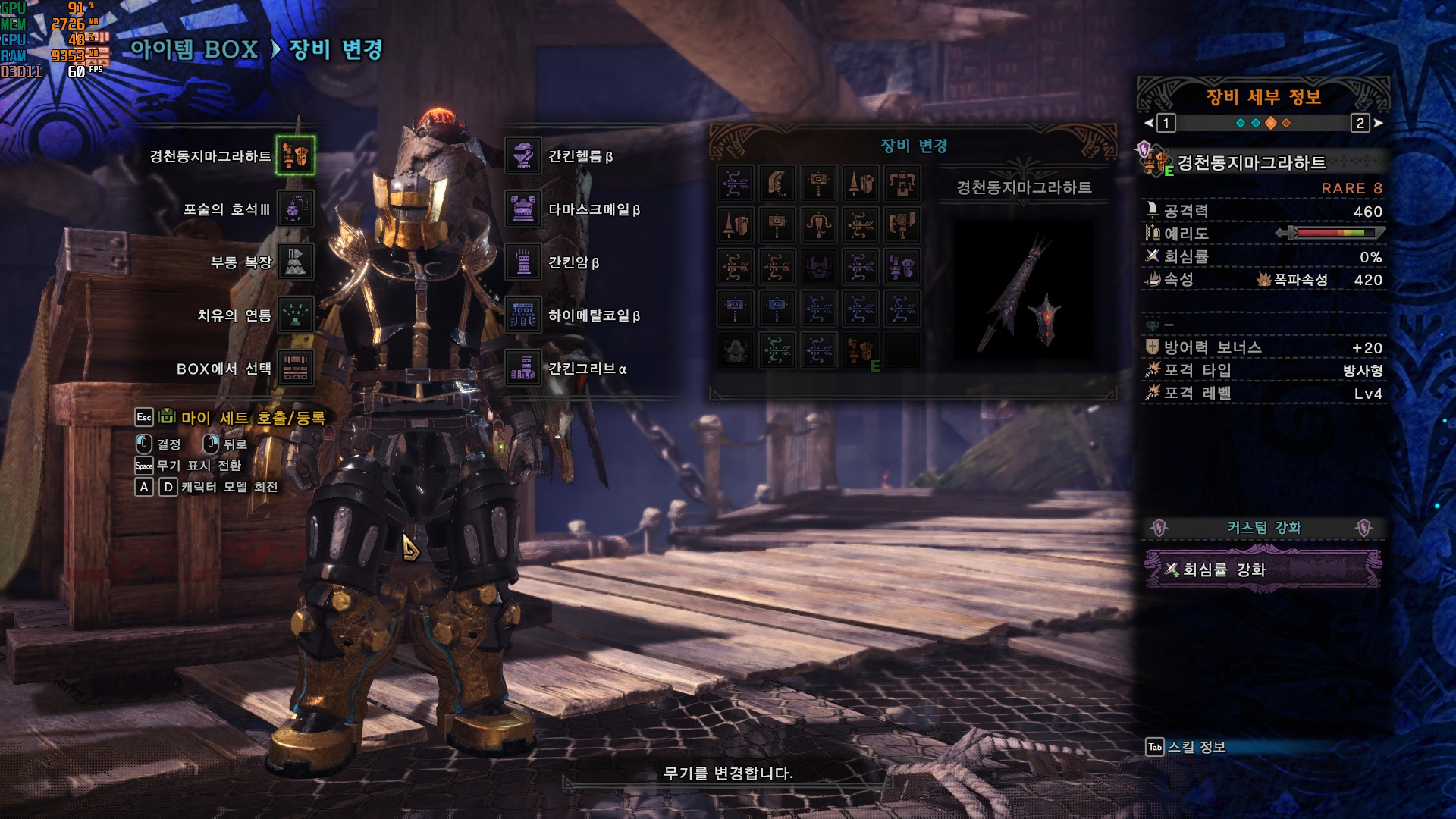Select the 간킨암β arm armor slot

(523, 262)
